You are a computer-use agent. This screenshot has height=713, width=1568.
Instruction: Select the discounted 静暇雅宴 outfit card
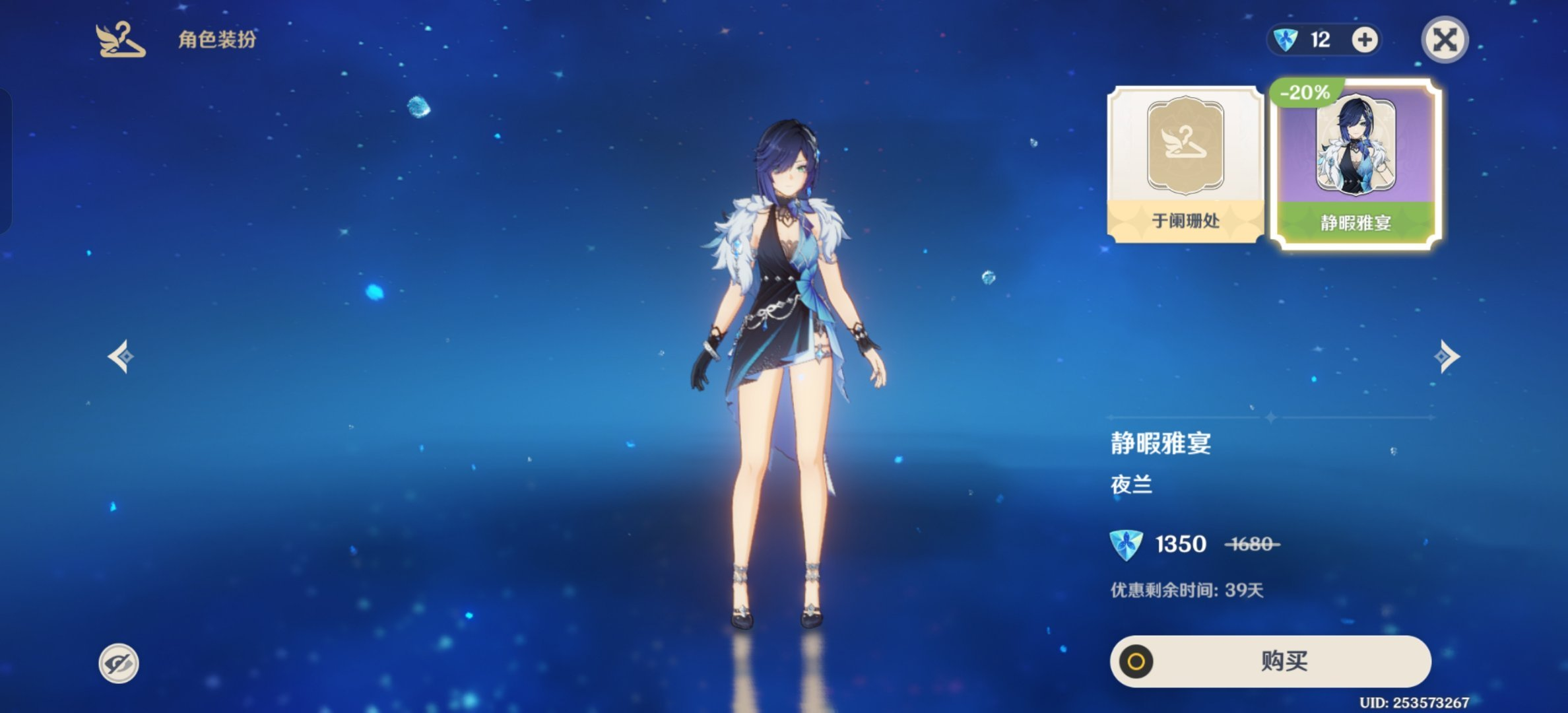(1356, 165)
